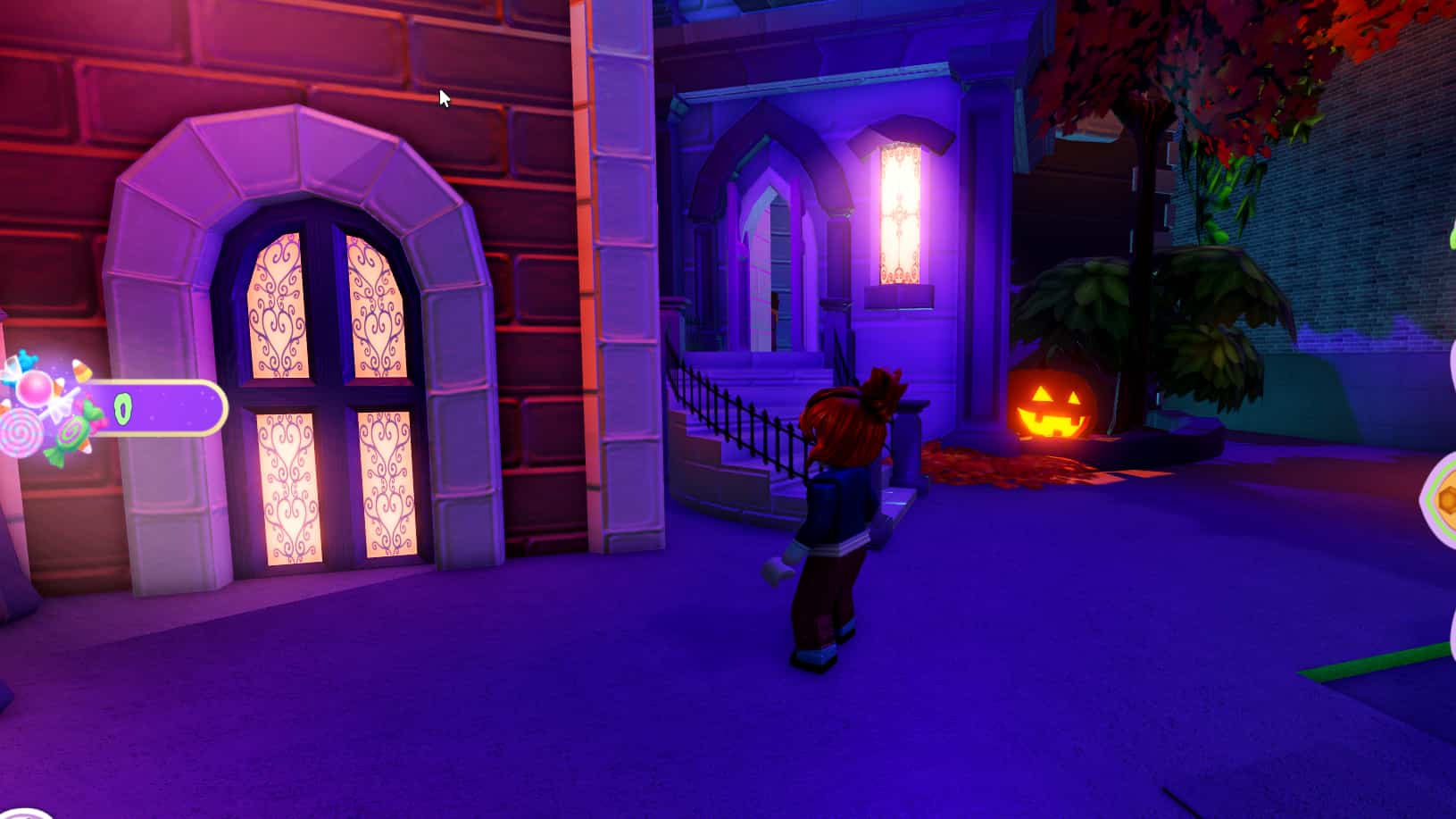Click the purple counter bar background
Screen dimensions: 1456x819
click(170, 409)
